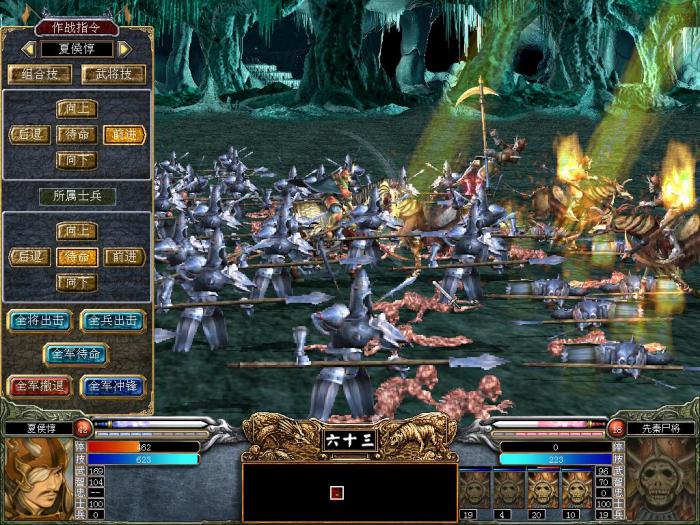Click the battlefield minimap
The width and height of the screenshot is (700, 525).
point(349,492)
